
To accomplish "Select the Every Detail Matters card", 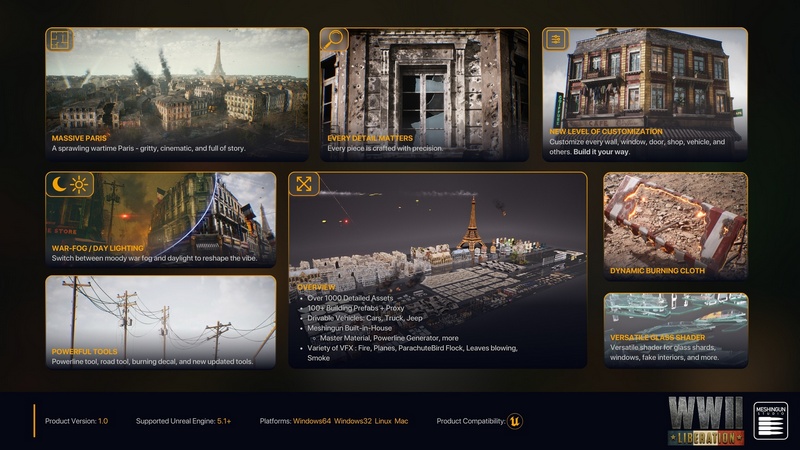I will pos(424,95).
